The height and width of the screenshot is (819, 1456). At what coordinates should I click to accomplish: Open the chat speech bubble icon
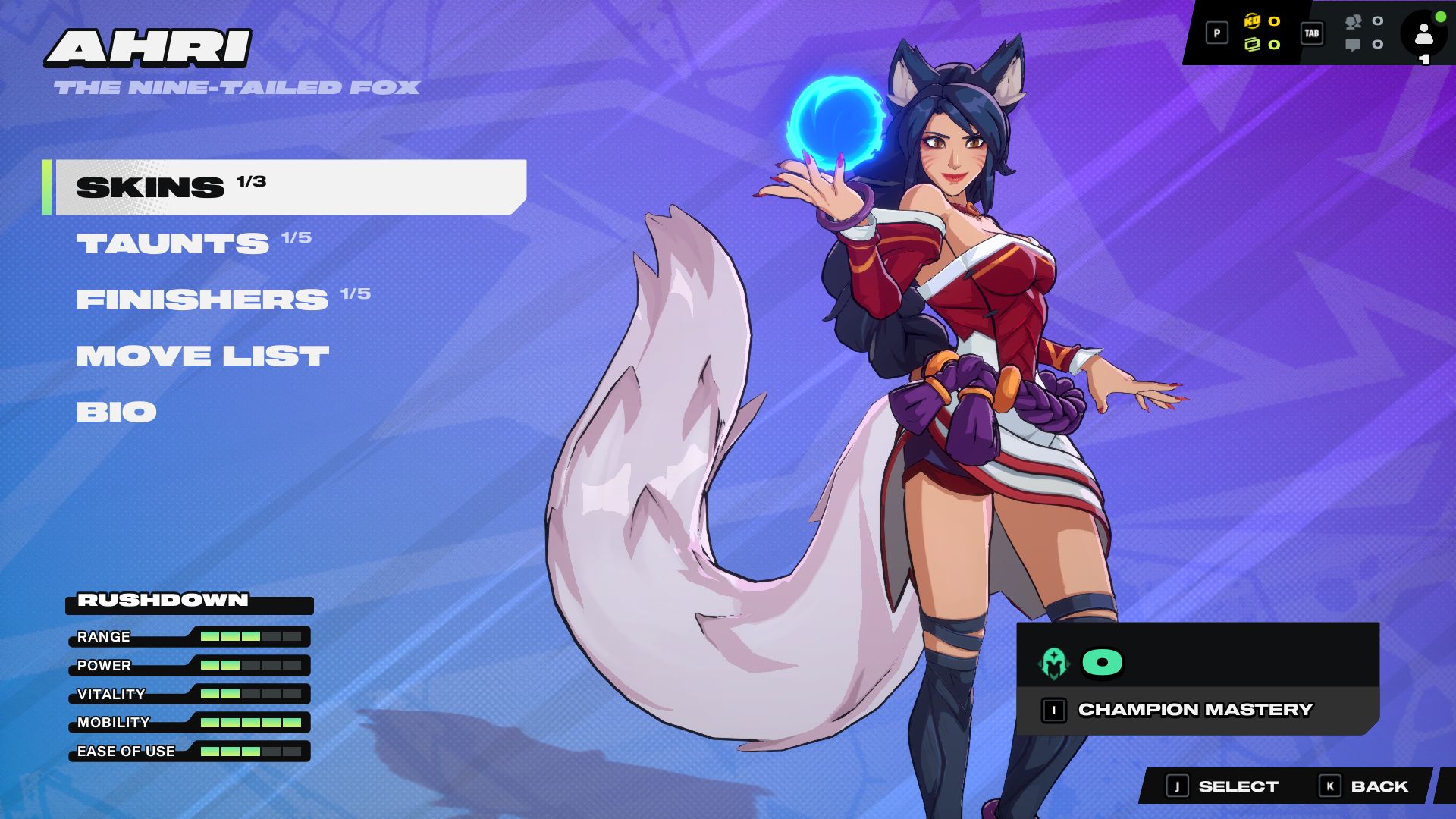tap(1353, 45)
